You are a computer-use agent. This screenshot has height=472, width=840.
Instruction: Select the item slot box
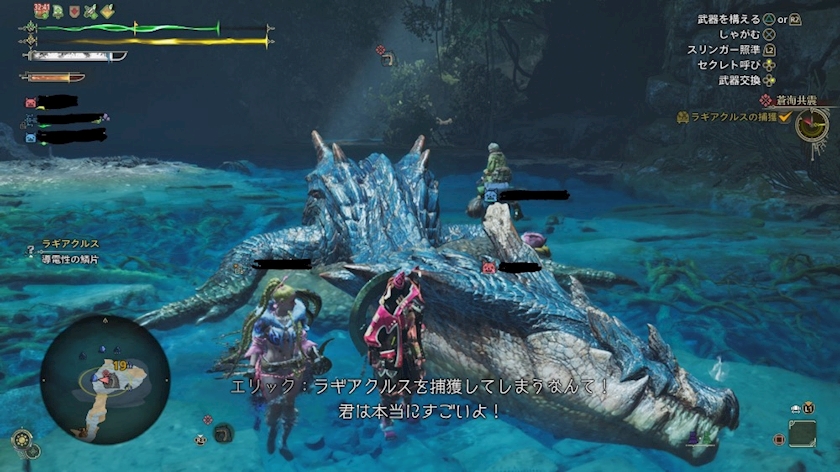point(802,432)
